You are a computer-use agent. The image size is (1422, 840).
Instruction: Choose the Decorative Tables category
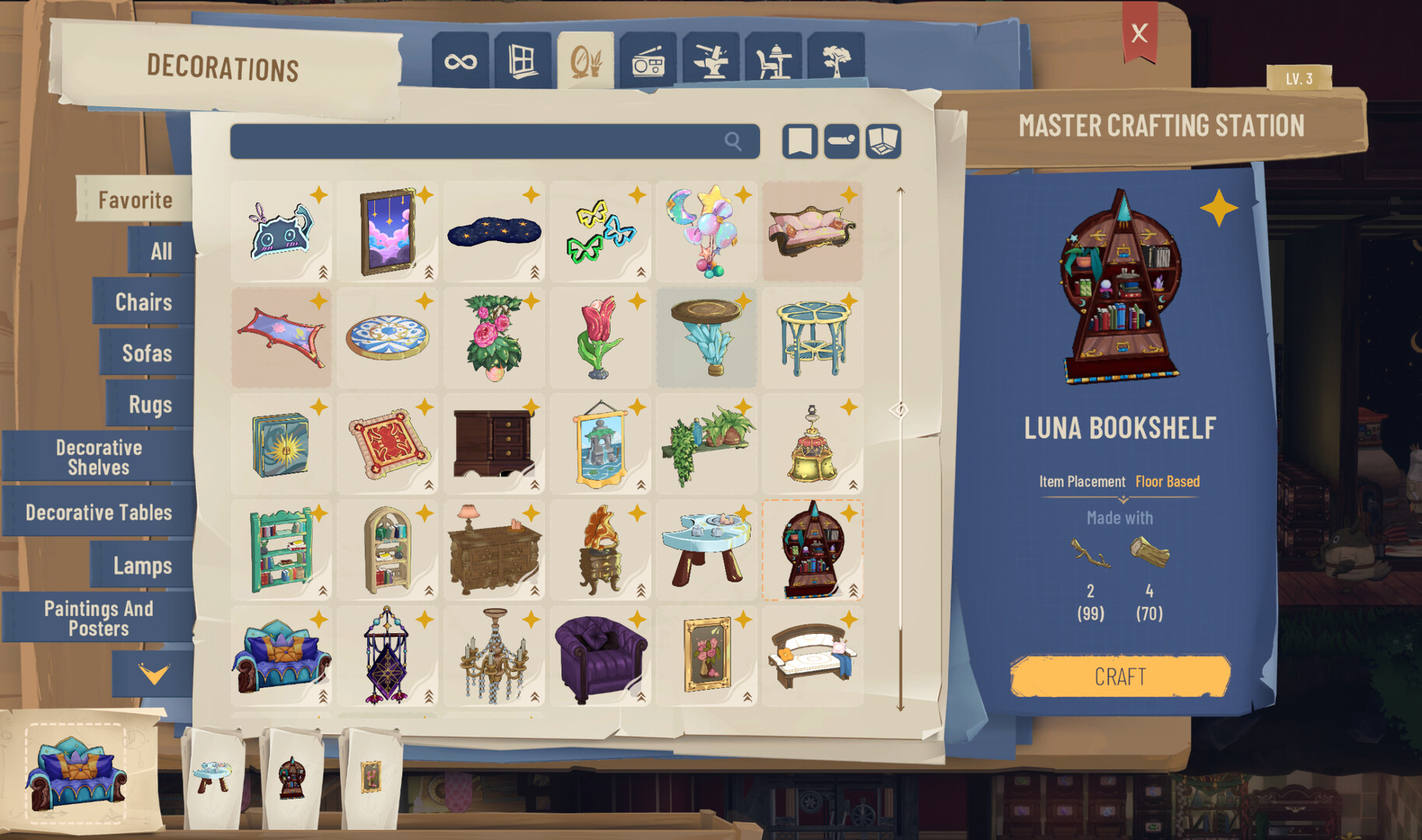99,513
